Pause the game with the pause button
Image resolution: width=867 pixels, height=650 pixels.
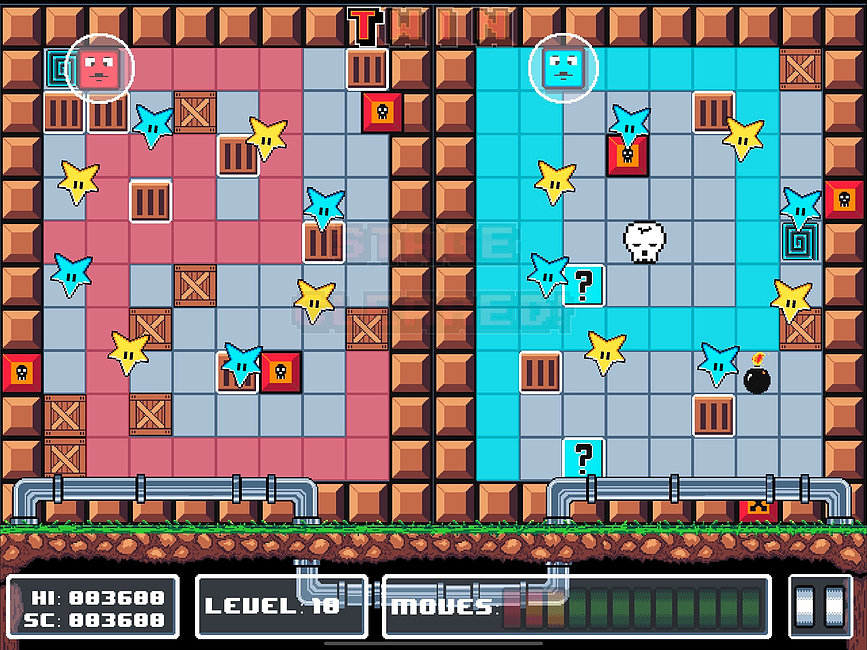pyautogui.click(x=820, y=606)
